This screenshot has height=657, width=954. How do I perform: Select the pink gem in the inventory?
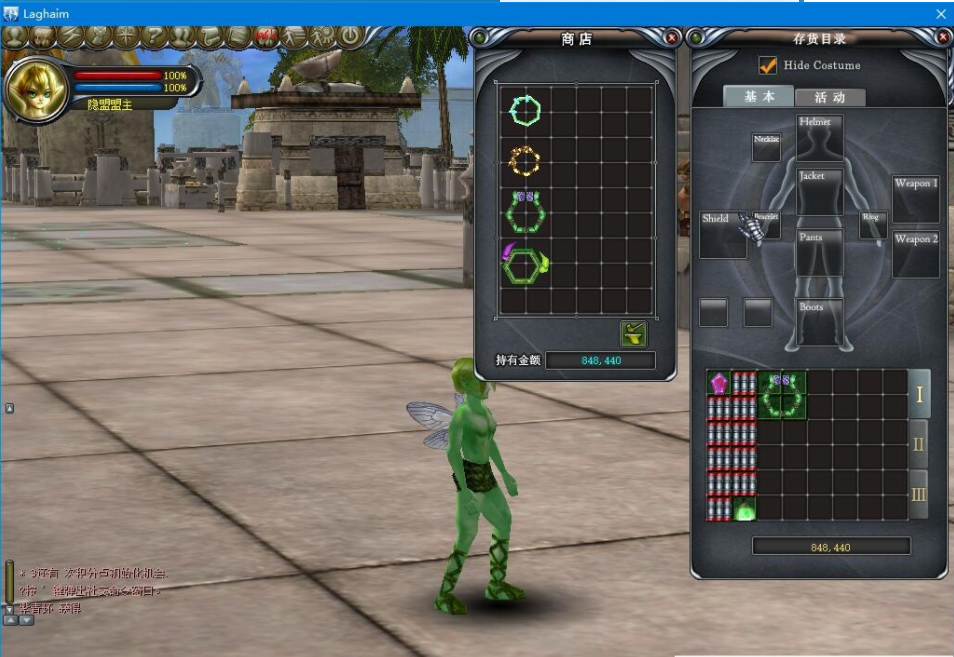point(719,382)
